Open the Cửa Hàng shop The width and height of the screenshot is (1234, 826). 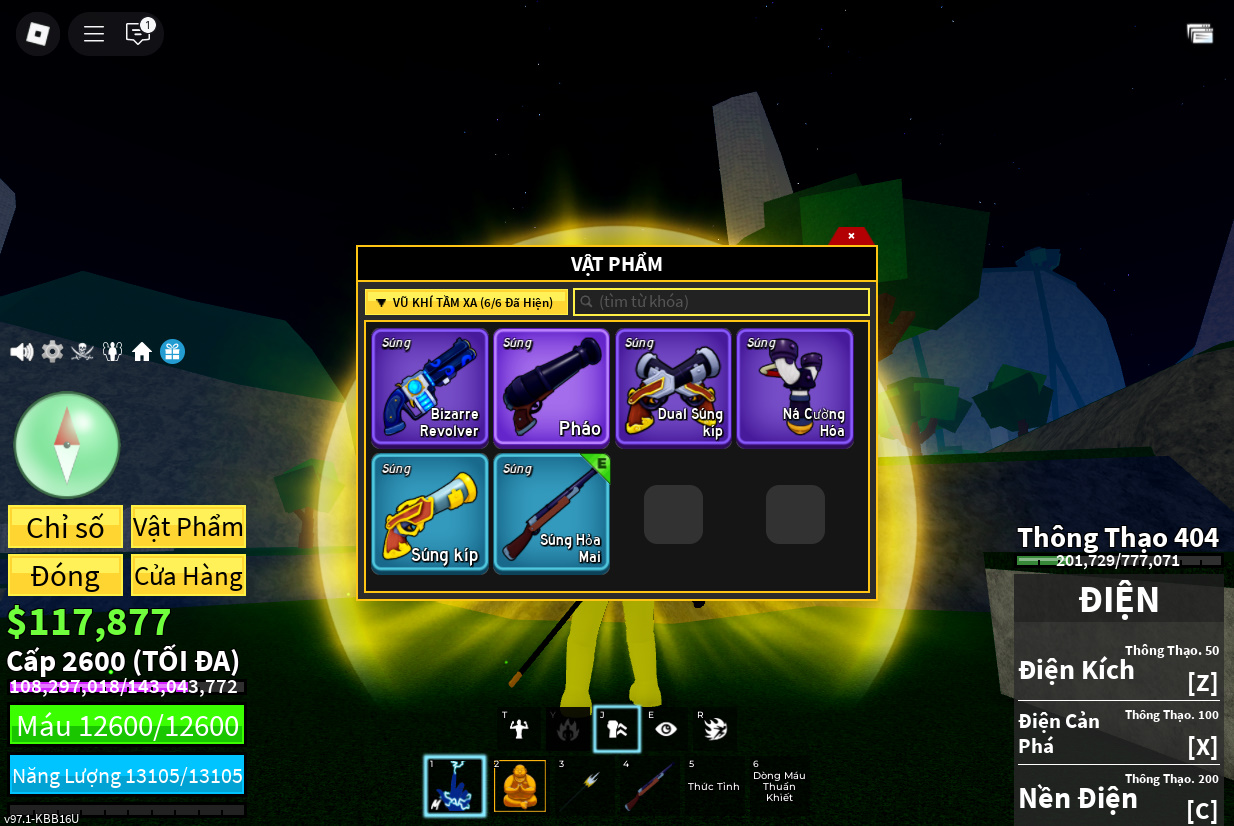(x=188, y=576)
